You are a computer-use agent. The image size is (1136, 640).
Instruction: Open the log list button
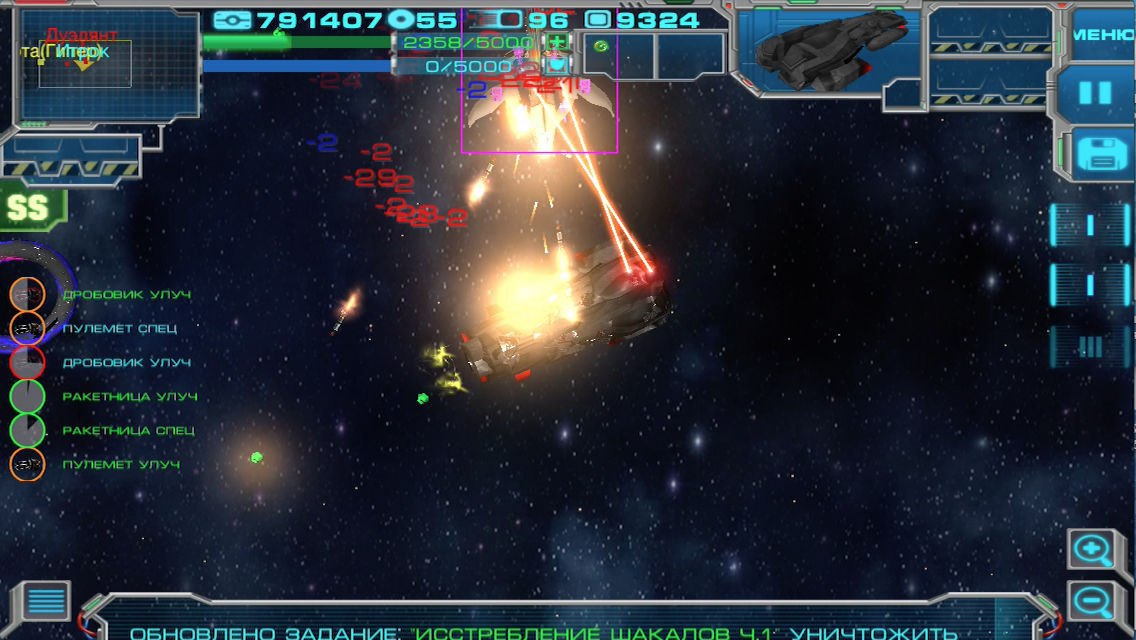pyautogui.click(x=45, y=602)
